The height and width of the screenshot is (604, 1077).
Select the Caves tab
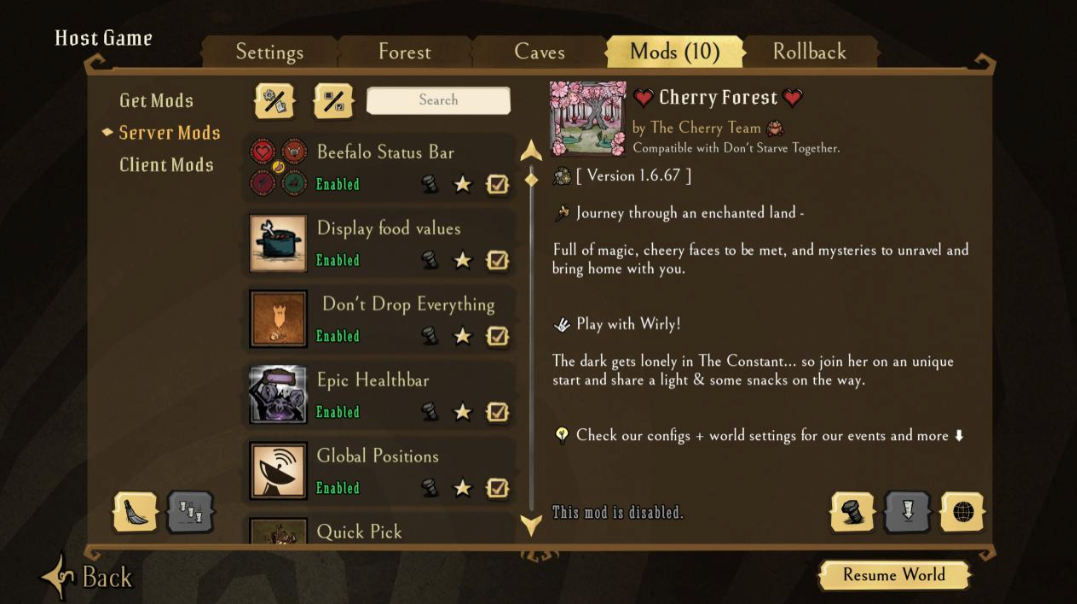(539, 52)
